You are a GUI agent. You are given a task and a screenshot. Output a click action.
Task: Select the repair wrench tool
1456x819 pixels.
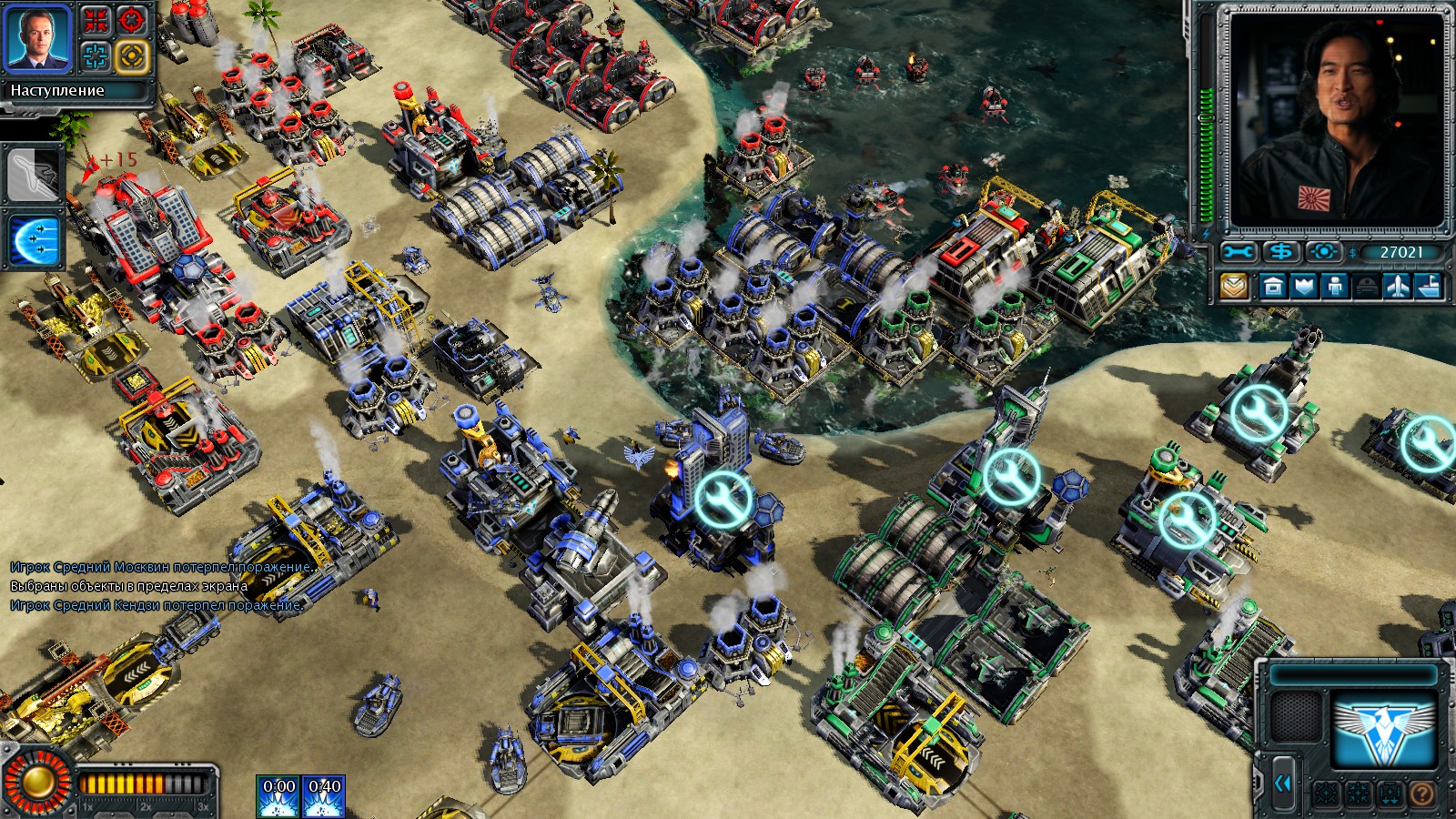[x=1239, y=251]
